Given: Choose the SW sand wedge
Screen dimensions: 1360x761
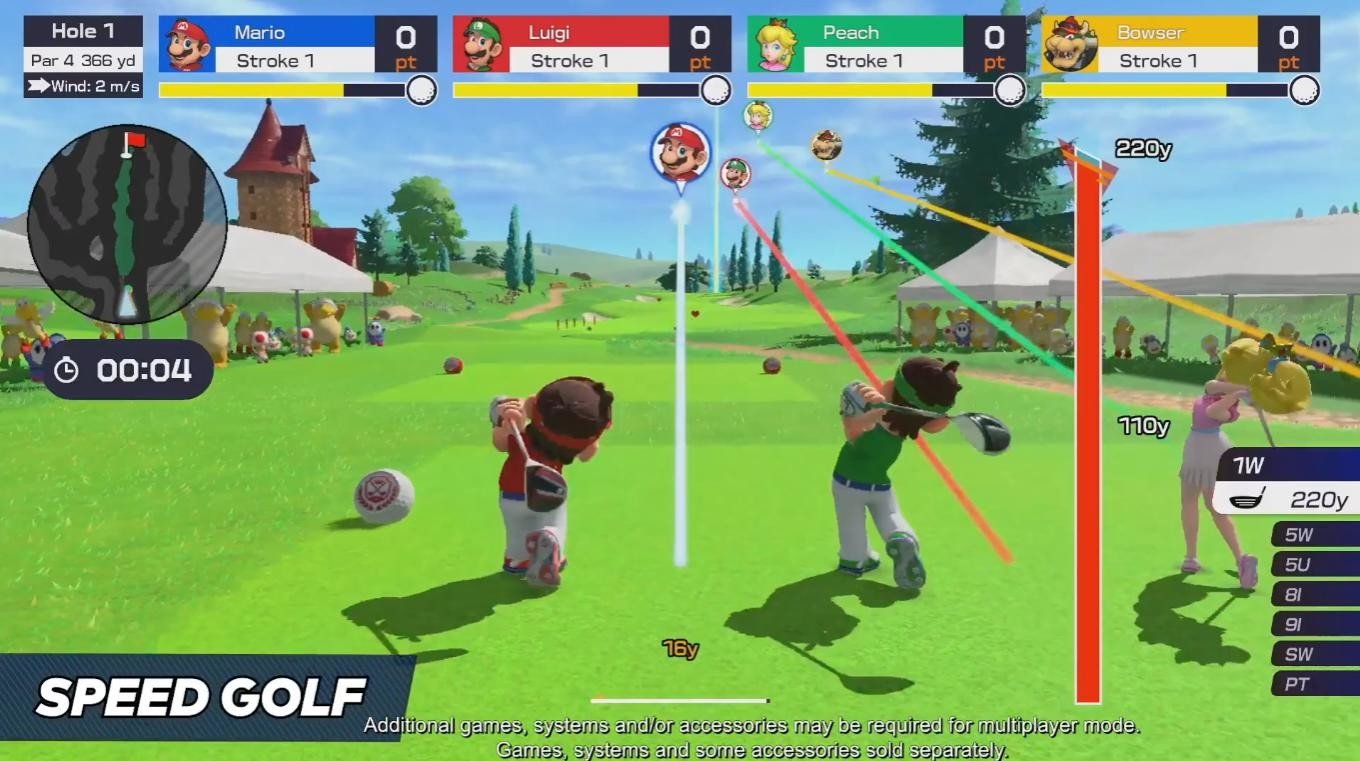Looking at the screenshot, I should [1314, 655].
